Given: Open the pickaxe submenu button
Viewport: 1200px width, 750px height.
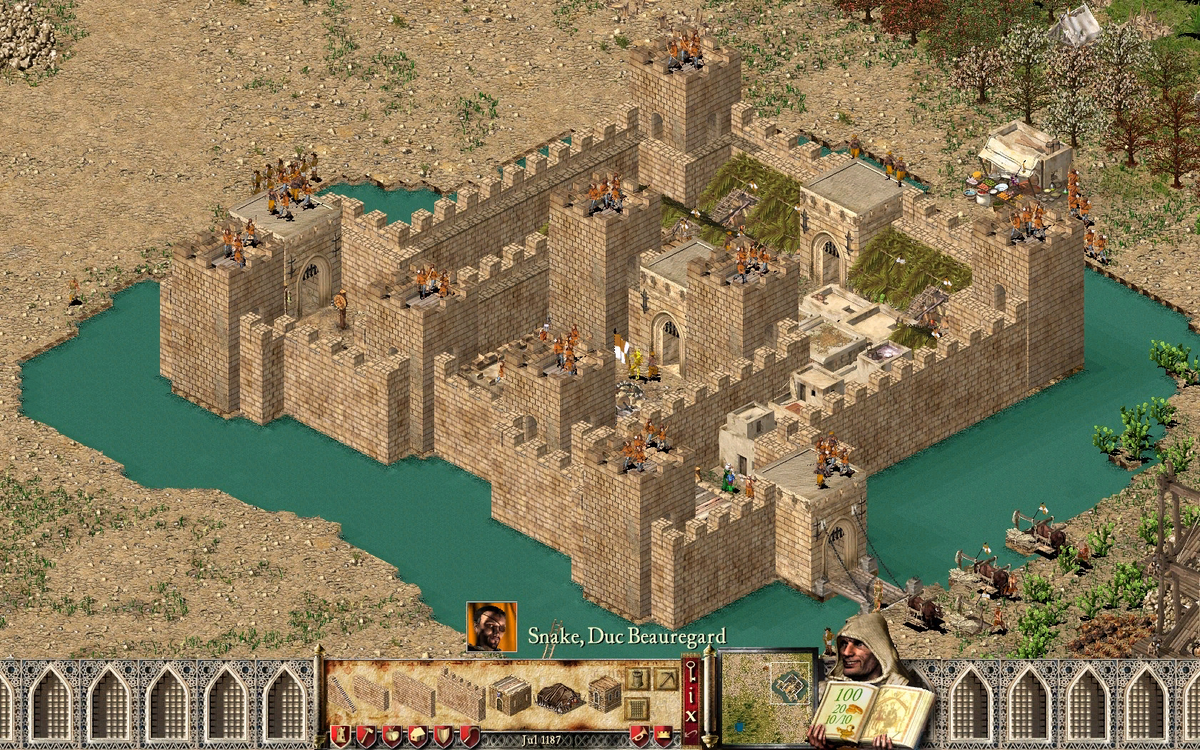Looking at the screenshot, I should (x=665, y=679).
